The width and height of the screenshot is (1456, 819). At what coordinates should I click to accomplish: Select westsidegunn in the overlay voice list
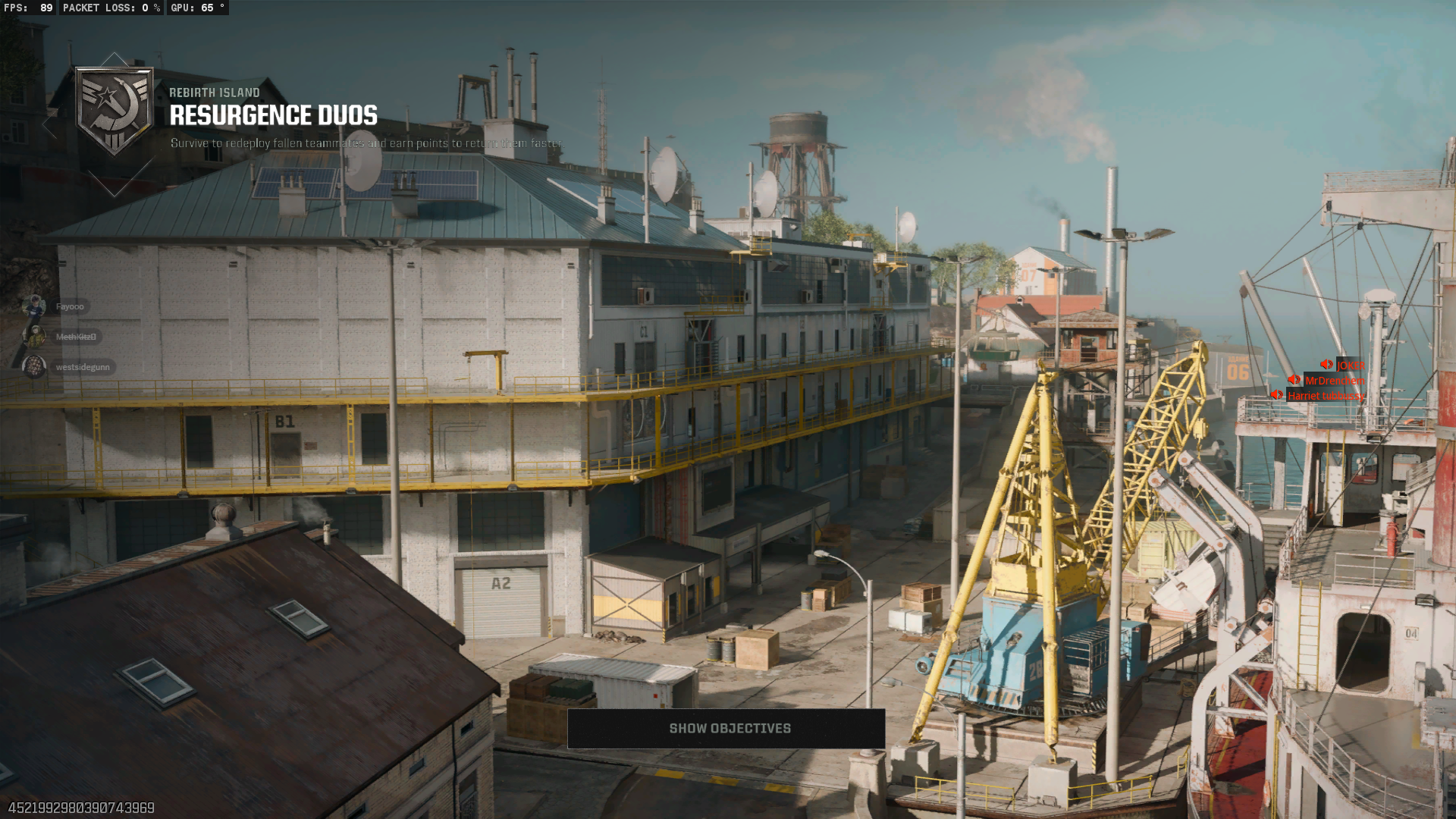[x=82, y=367]
